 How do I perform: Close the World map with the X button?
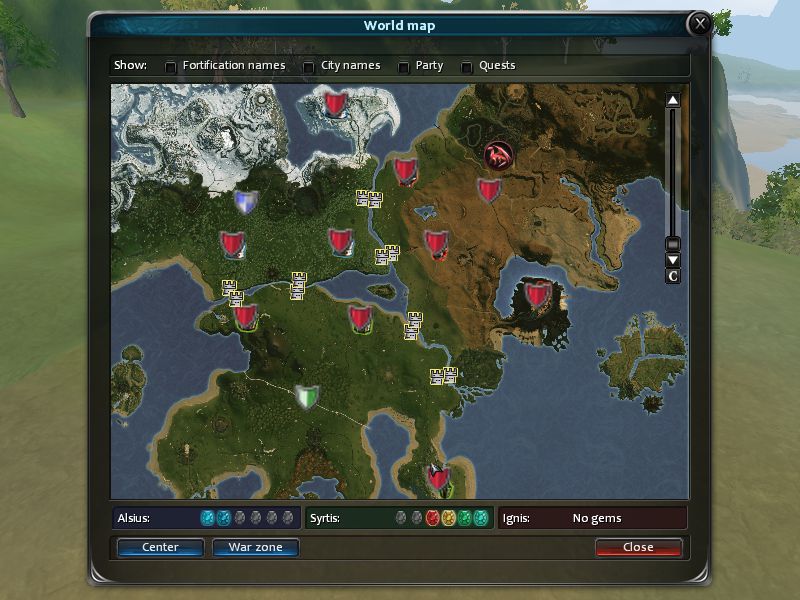[x=700, y=24]
